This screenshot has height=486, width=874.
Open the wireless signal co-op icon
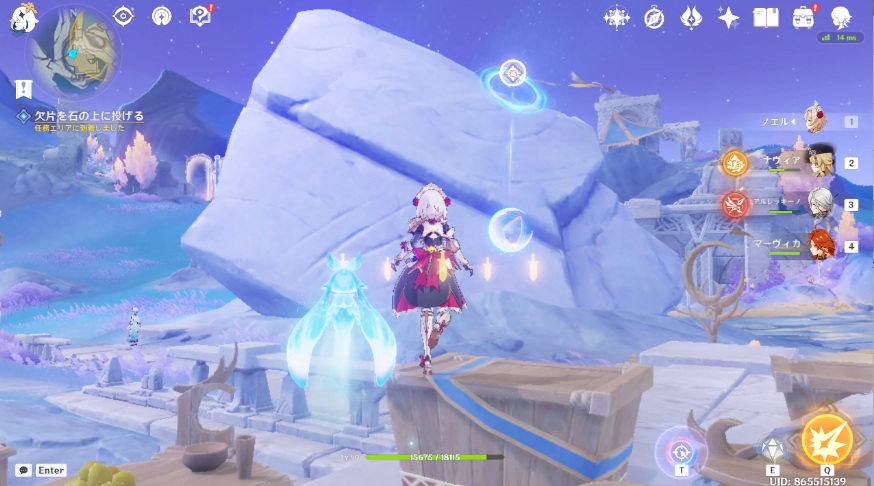pos(161,16)
